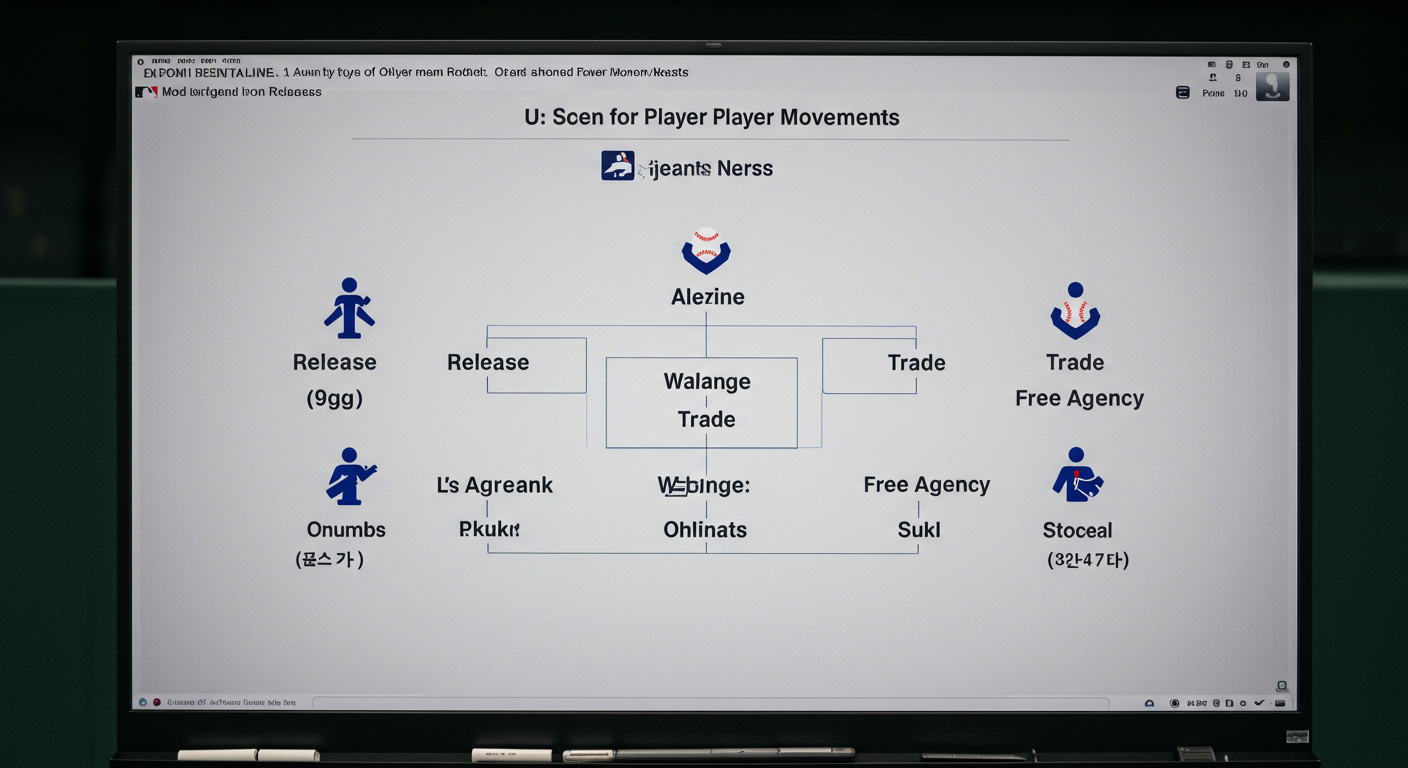Choose the Ohlinats node
Screen dimensions: 1408x768
pos(705,530)
